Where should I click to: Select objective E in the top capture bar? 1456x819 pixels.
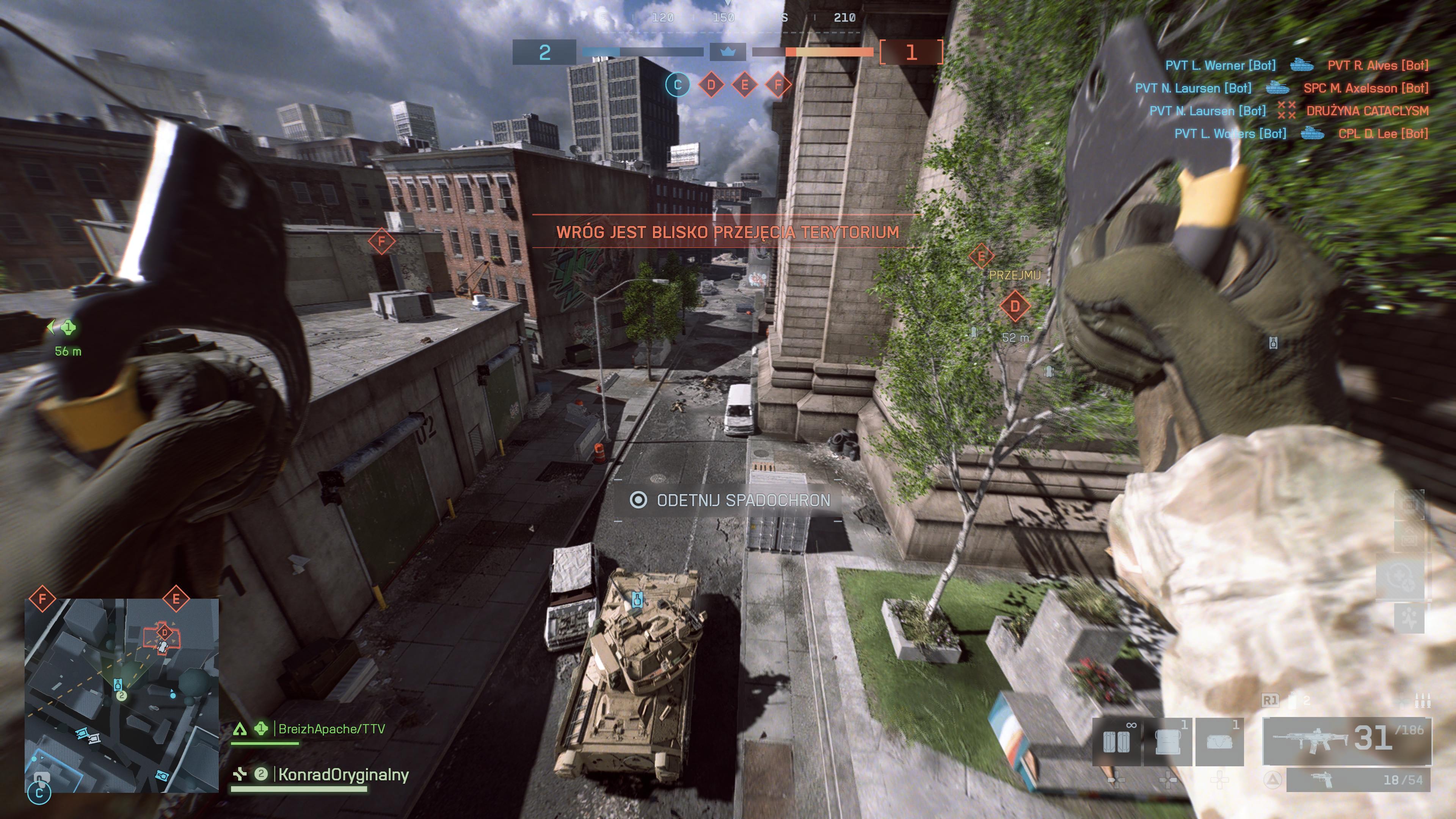(744, 85)
